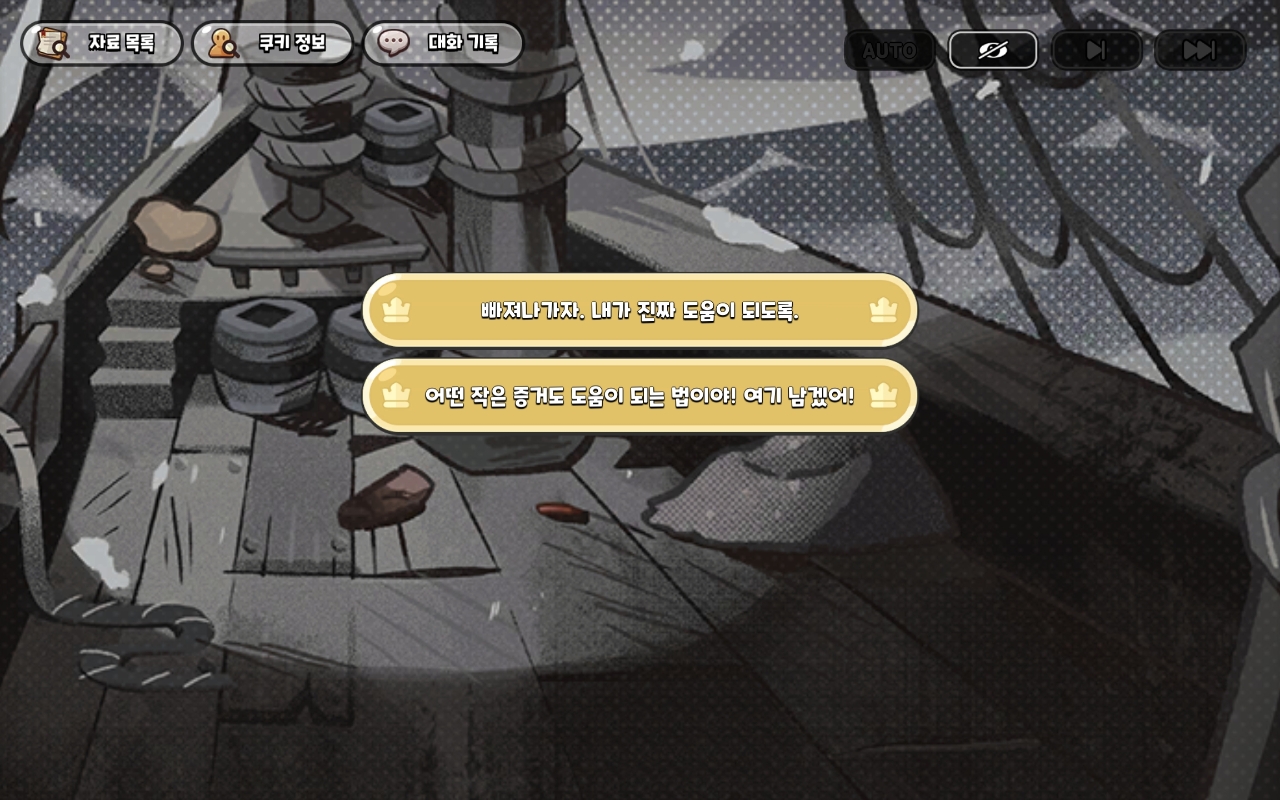
Task: Open the 쿠키 정보 panel
Action: coord(272,44)
